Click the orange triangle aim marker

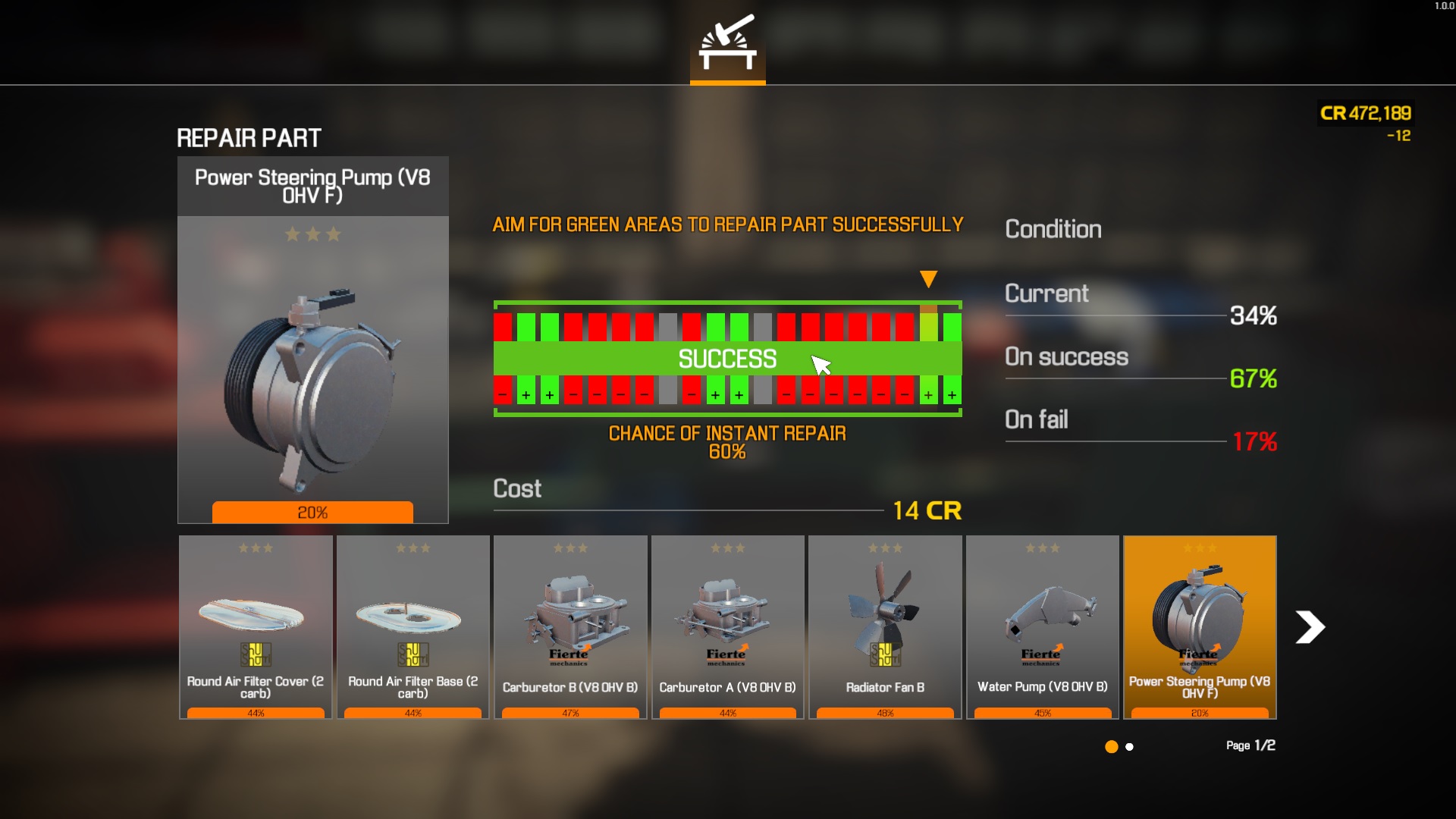click(x=928, y=280)
